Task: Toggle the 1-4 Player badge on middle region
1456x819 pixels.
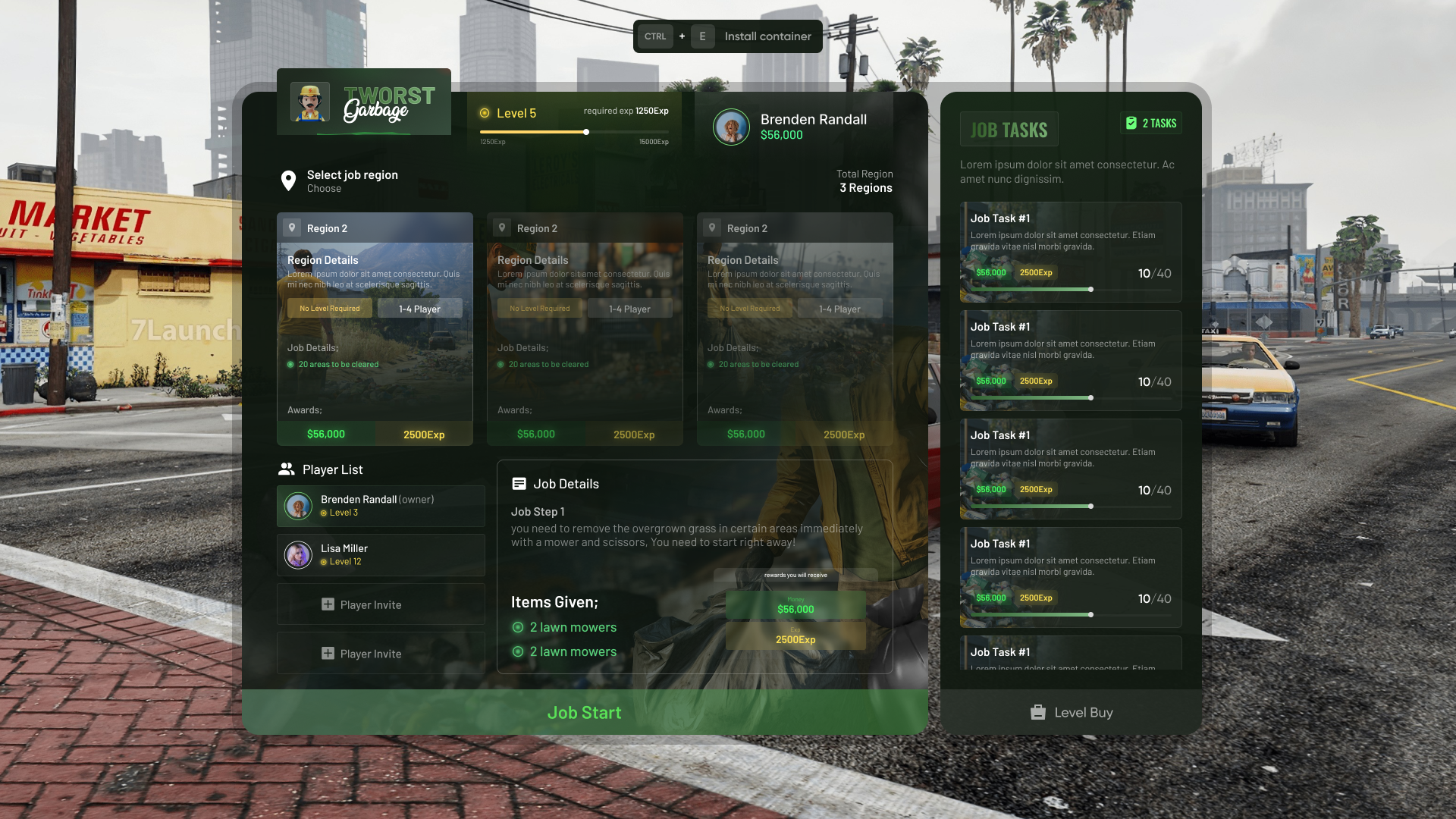Action: (629, 308)
